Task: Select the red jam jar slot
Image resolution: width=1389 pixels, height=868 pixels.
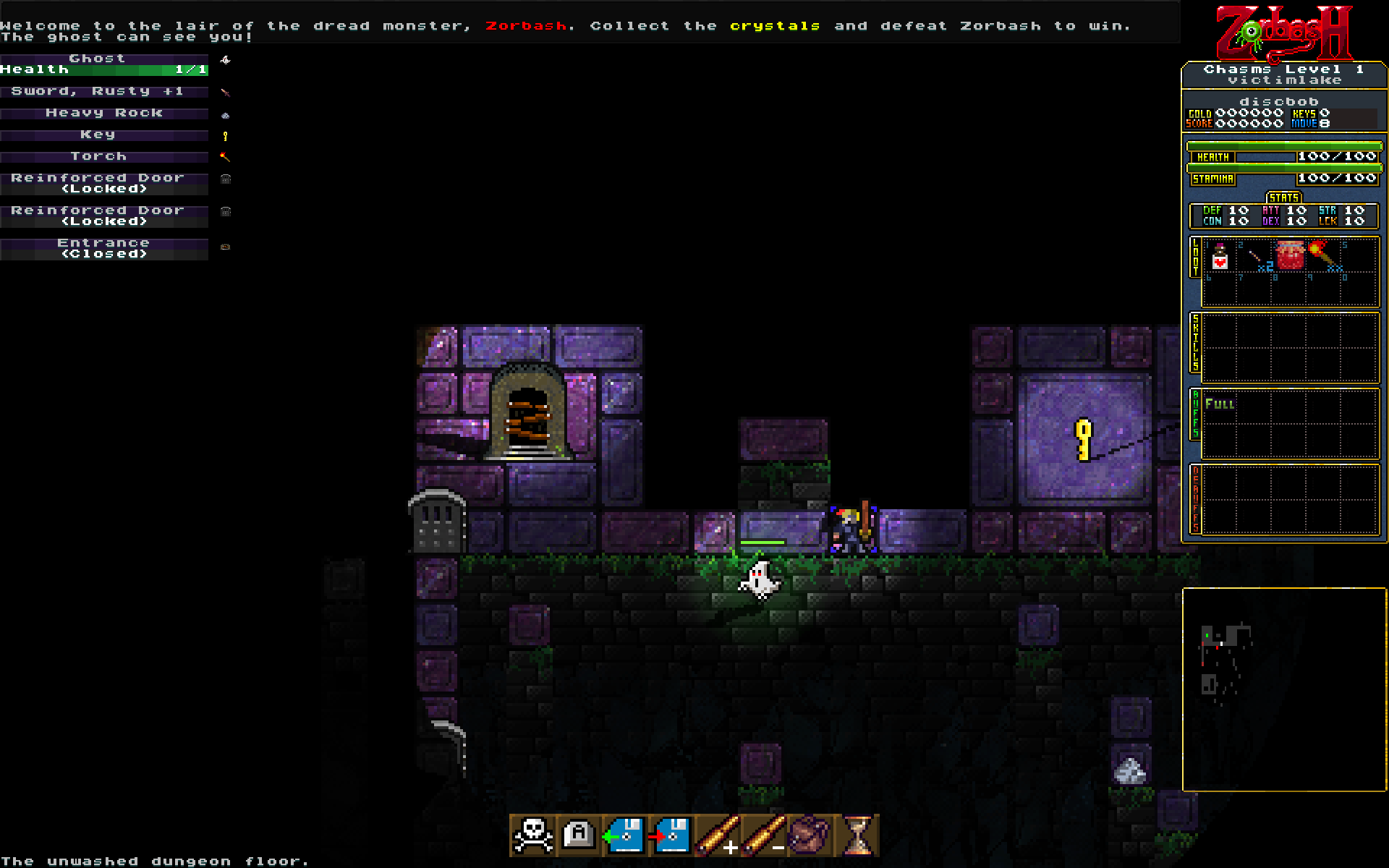Action: pos(1290,256)
